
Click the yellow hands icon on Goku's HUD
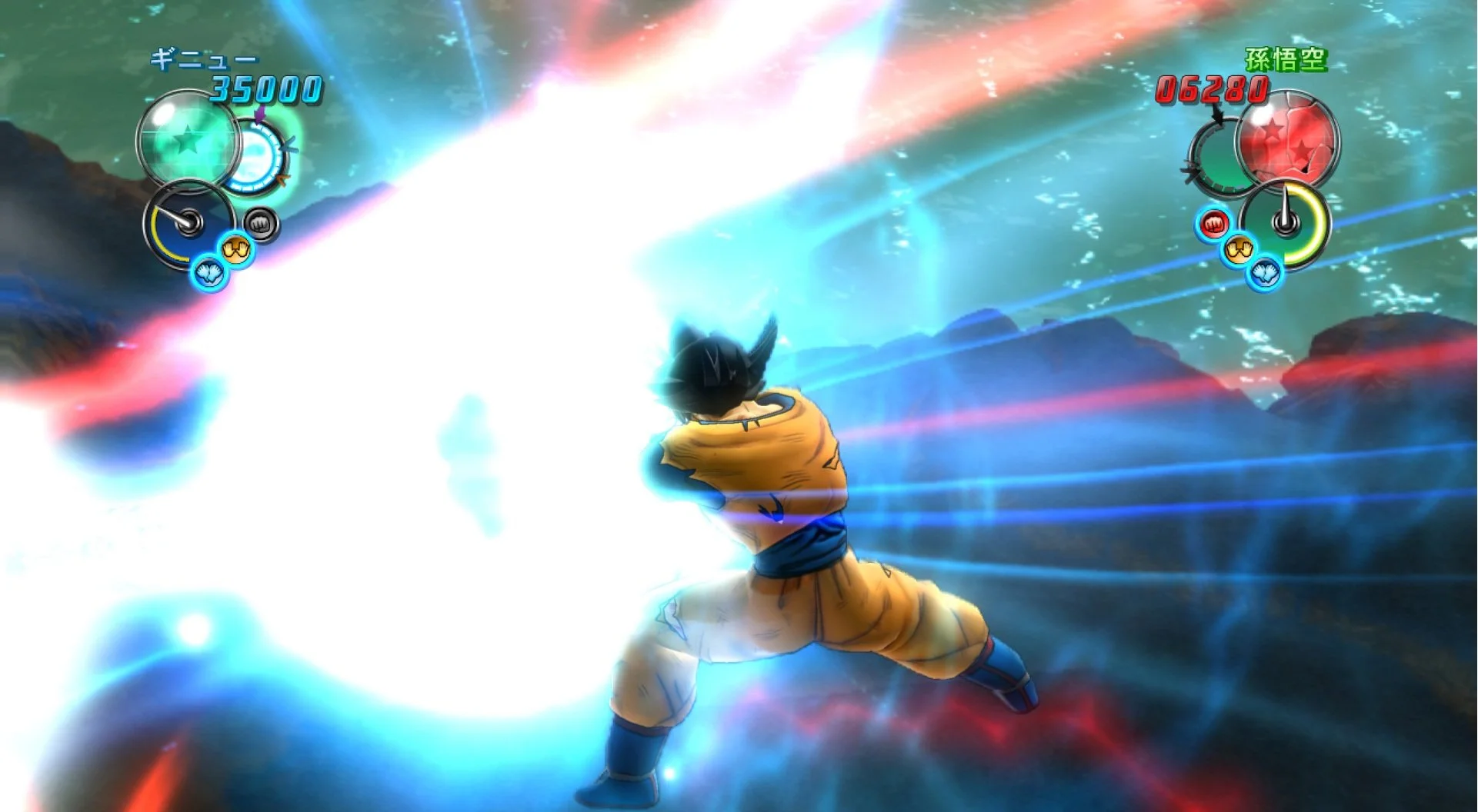click(1239, 249)
